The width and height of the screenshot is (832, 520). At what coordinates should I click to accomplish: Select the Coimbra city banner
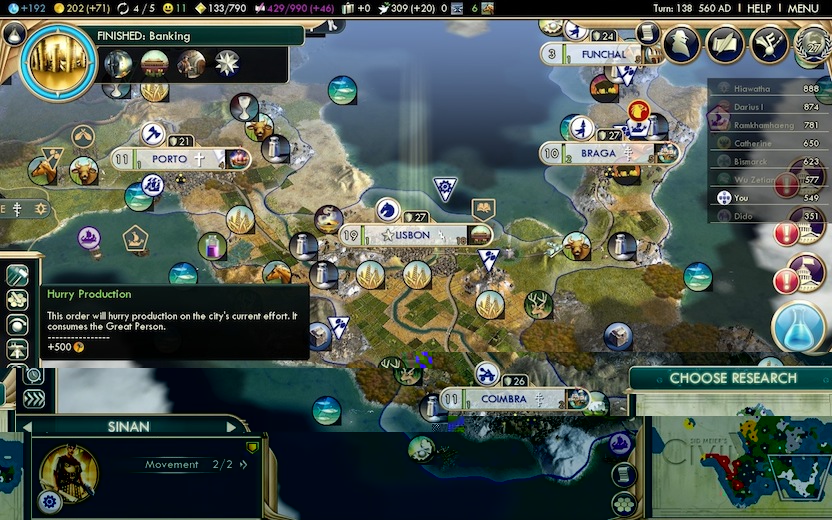(503, 399)
